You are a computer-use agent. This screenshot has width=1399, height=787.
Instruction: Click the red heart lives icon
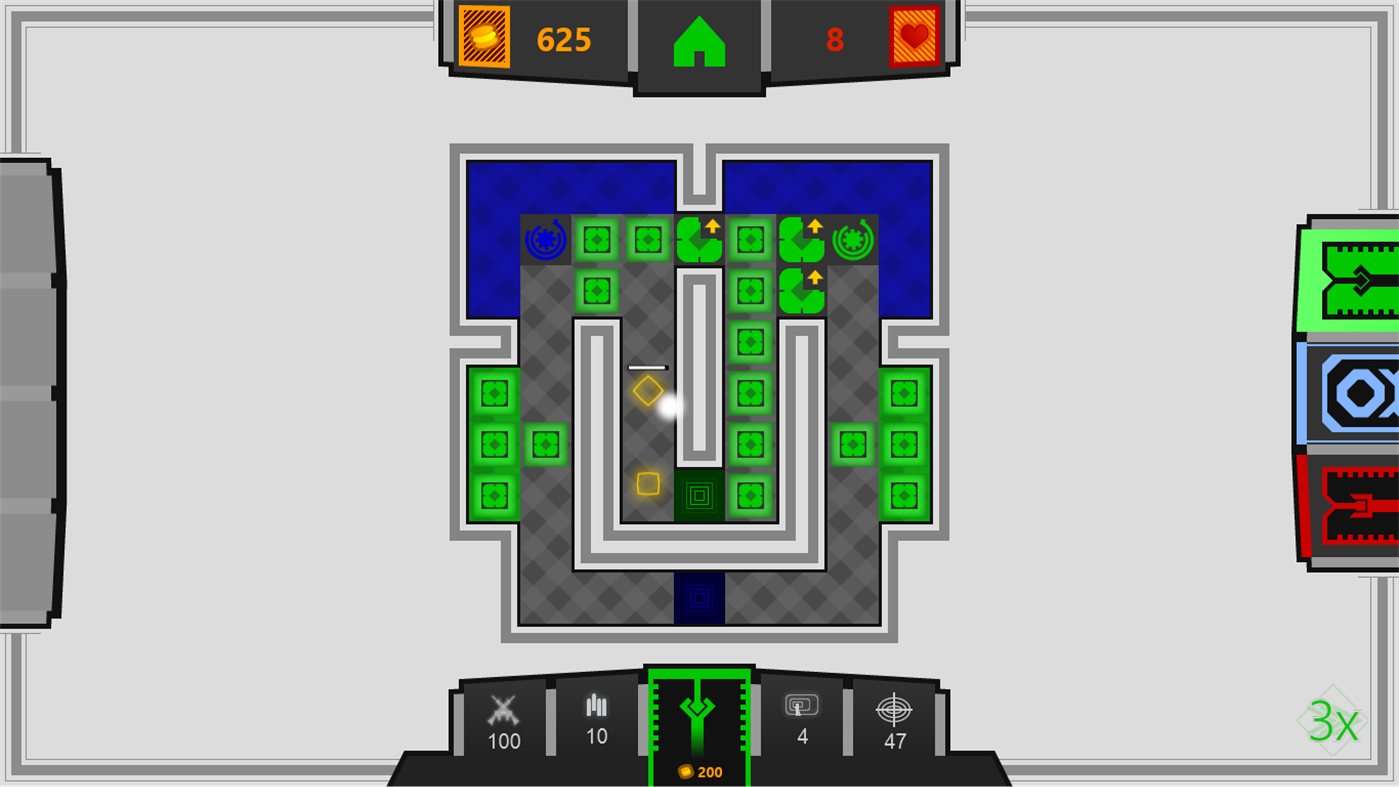pyautogui.click(x=913, y=39)
